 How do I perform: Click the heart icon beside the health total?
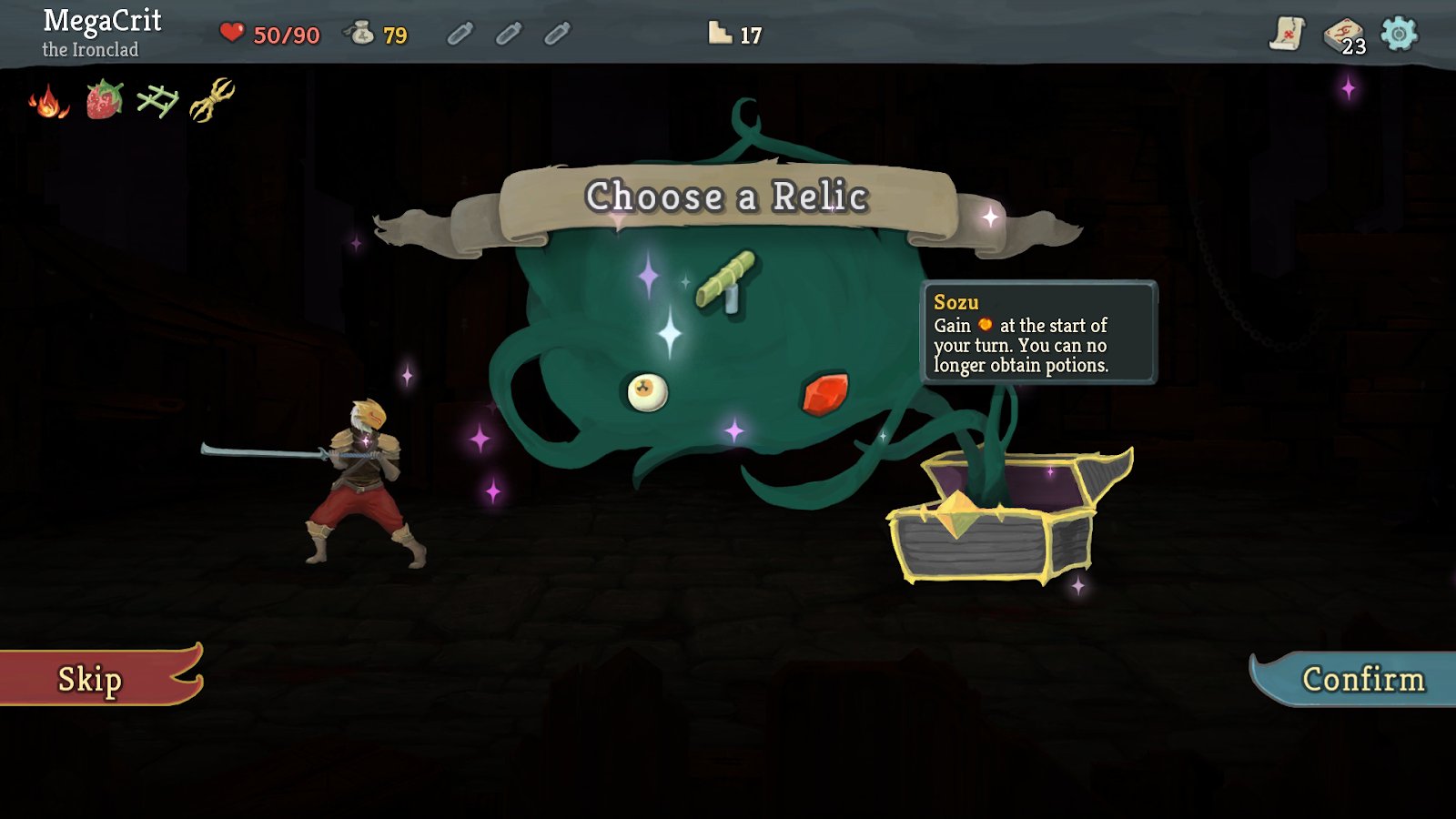232,35
